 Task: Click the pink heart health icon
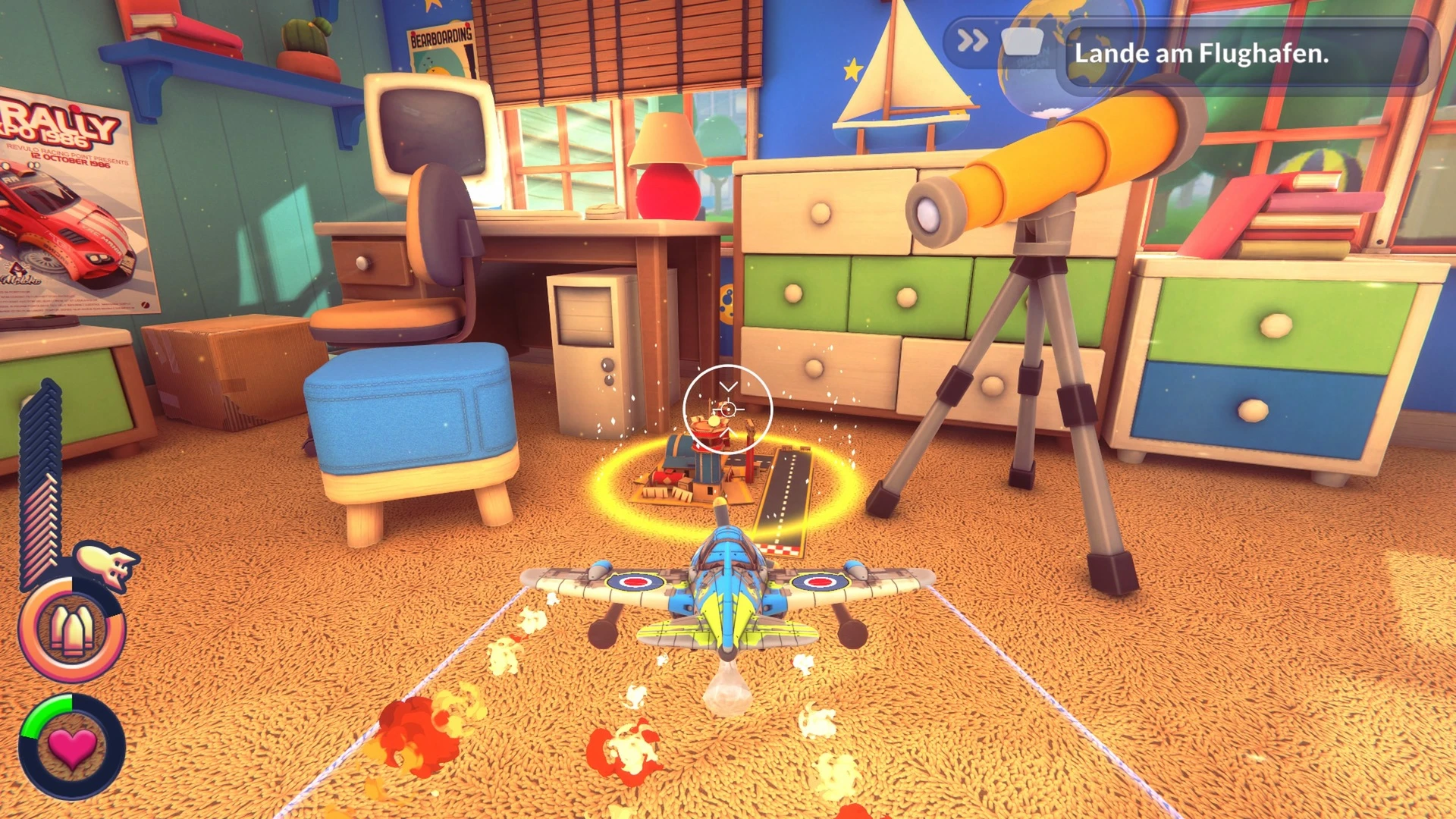[x=72, y=747]
